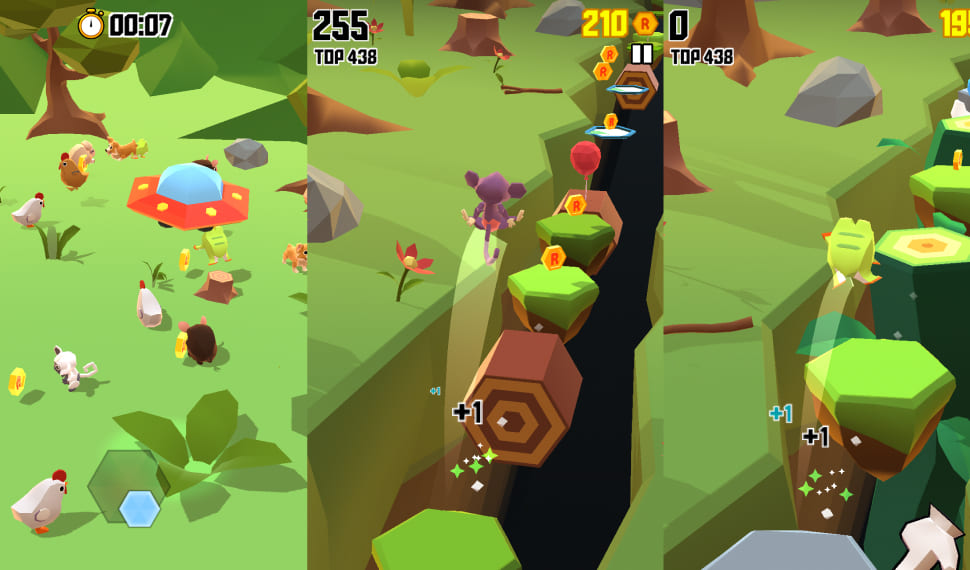Tap the blue hexagon joystick knob

coord(139,508)
